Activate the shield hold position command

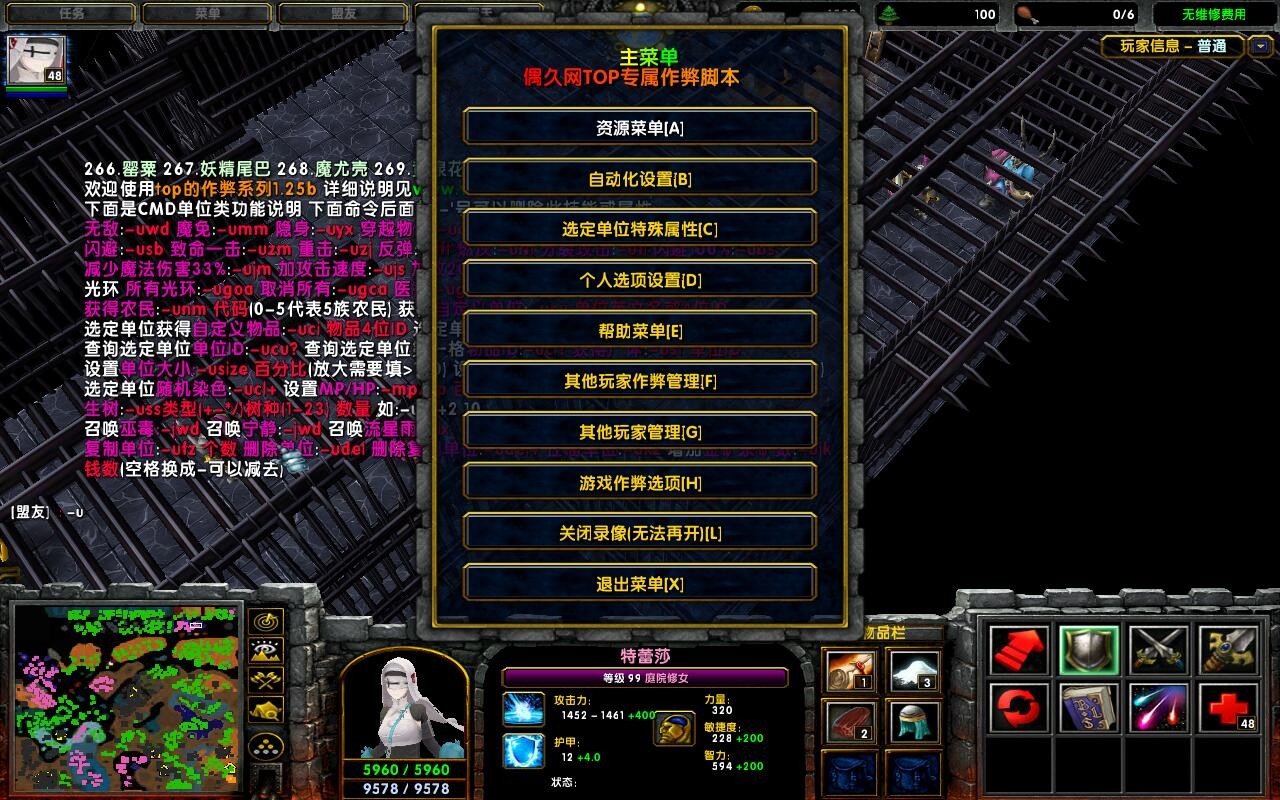(x=1089, y=650)
